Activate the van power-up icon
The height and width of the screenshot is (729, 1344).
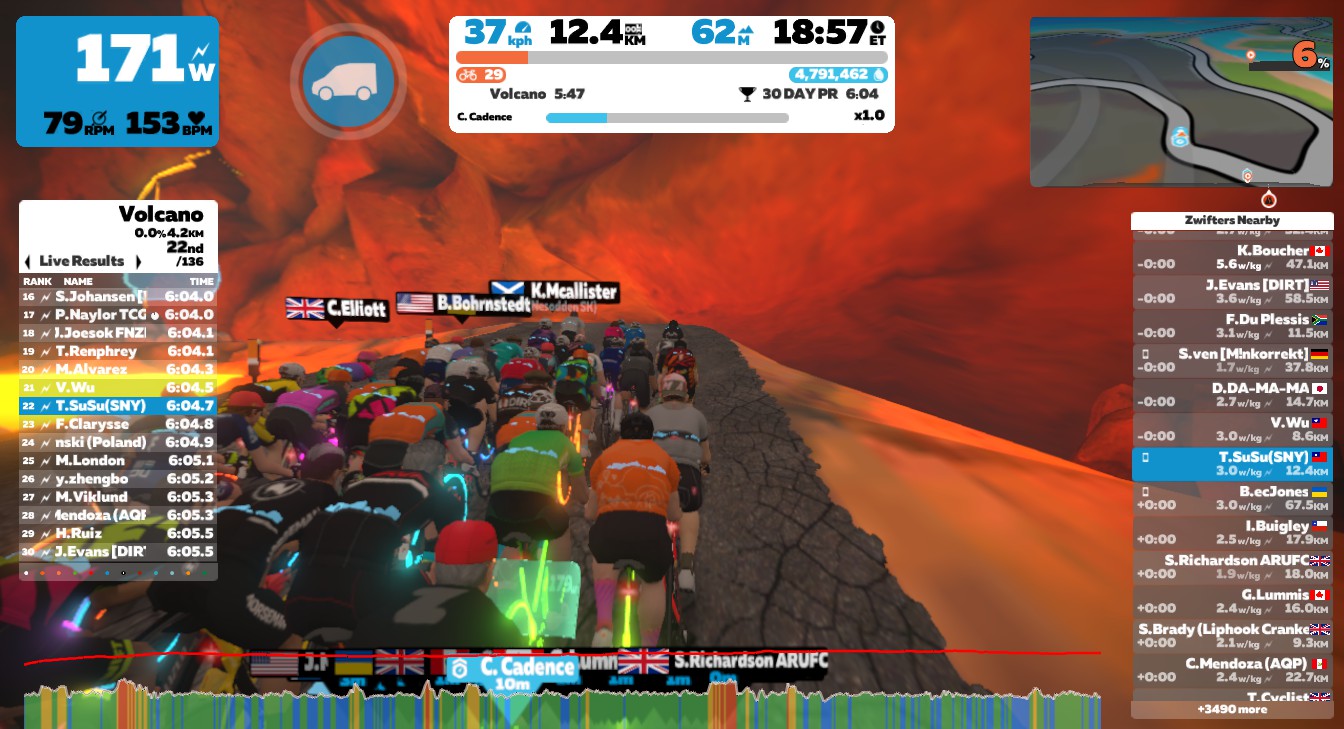(x=348, y=81)
